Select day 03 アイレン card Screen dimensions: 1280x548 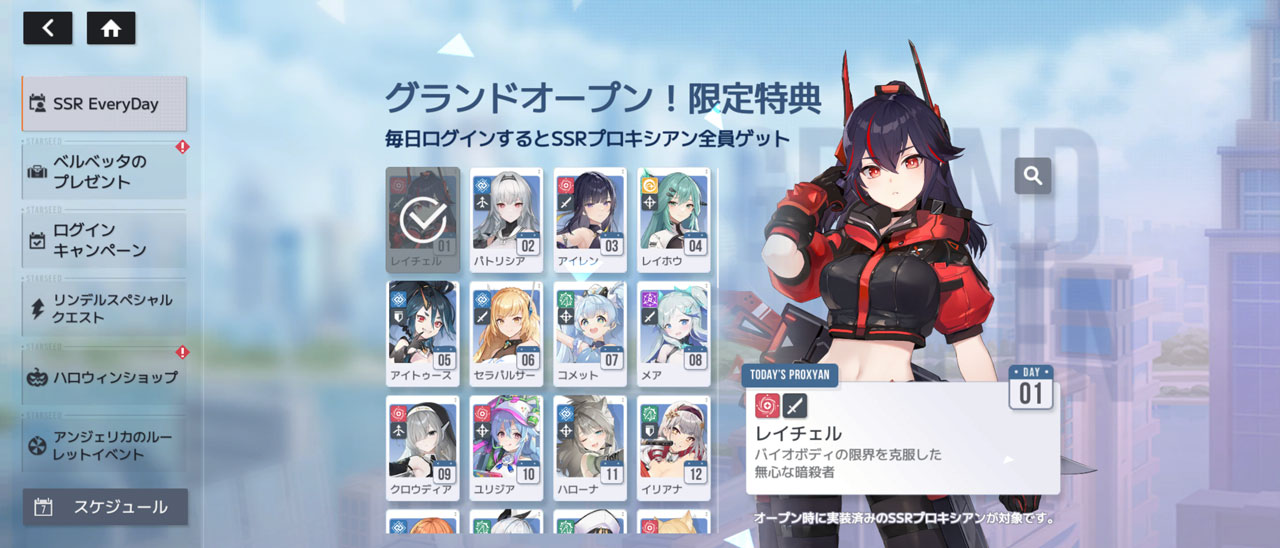pyautogui.click(x=590, y=220)
